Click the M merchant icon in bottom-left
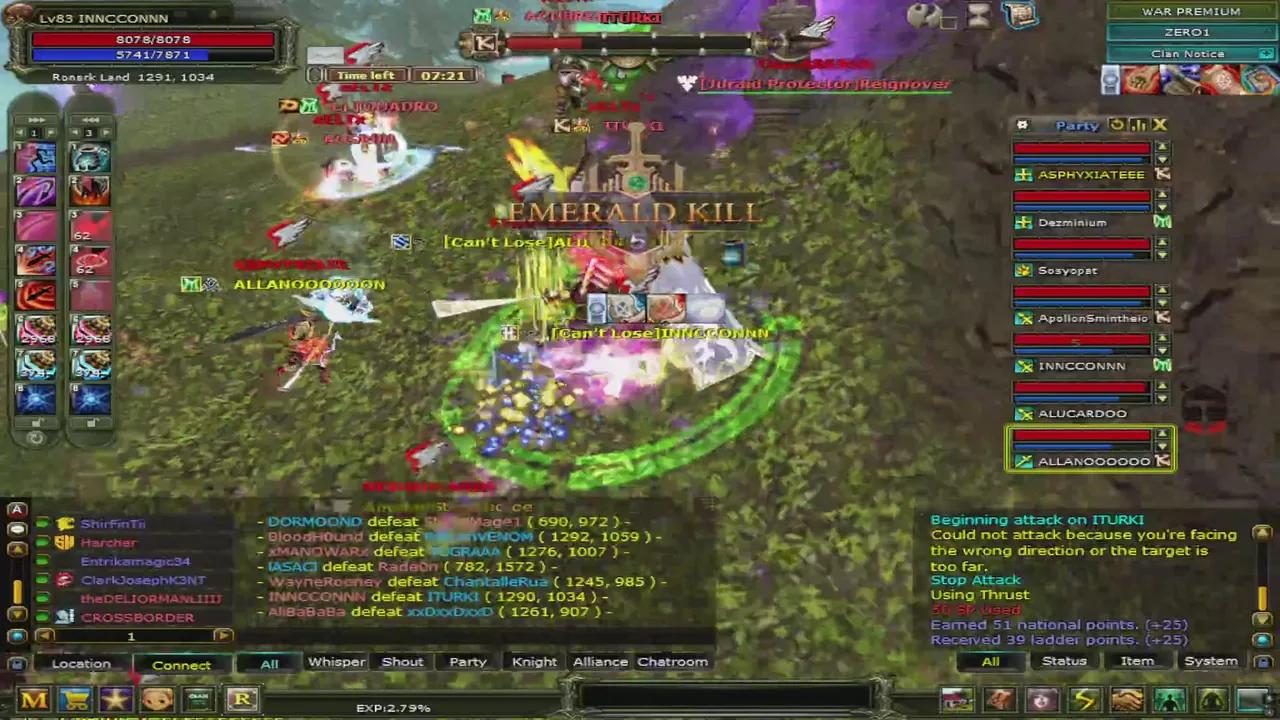 click(35, 700)
